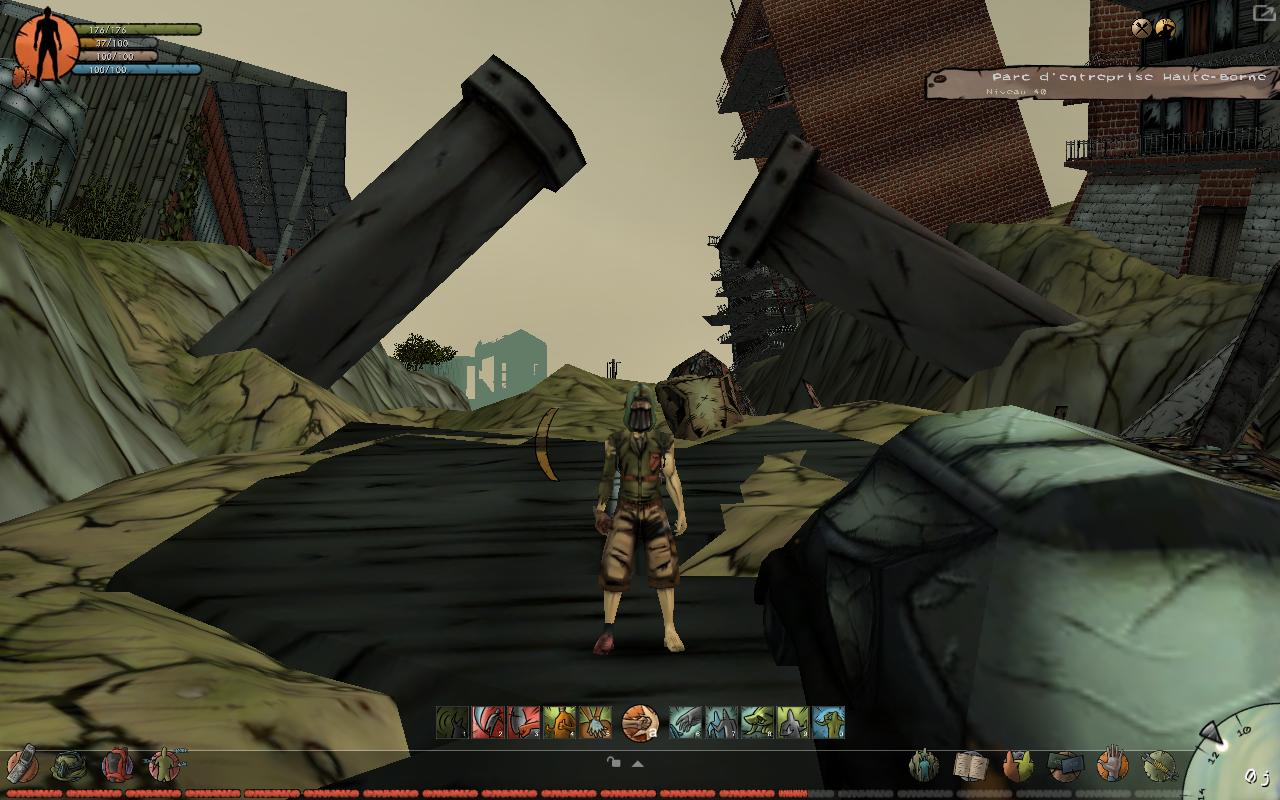The width and height of the screenshot is (1280, 800).
Task: Select hotbar slot 1 sound-wave skill
Action: click(x=452, y=722)
